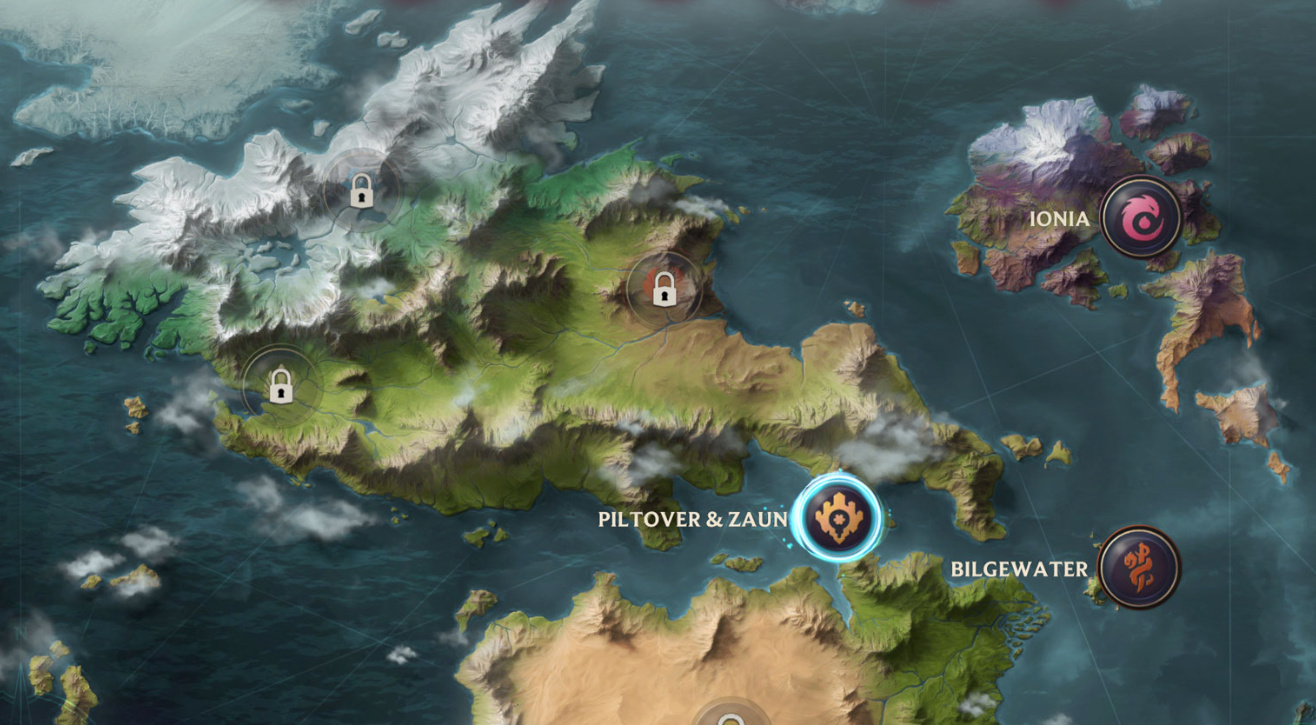The height and width of the screenshot is (725, 1316).
Task: Click the locked marker on the snowy mountains
Action: coord(361,190)
